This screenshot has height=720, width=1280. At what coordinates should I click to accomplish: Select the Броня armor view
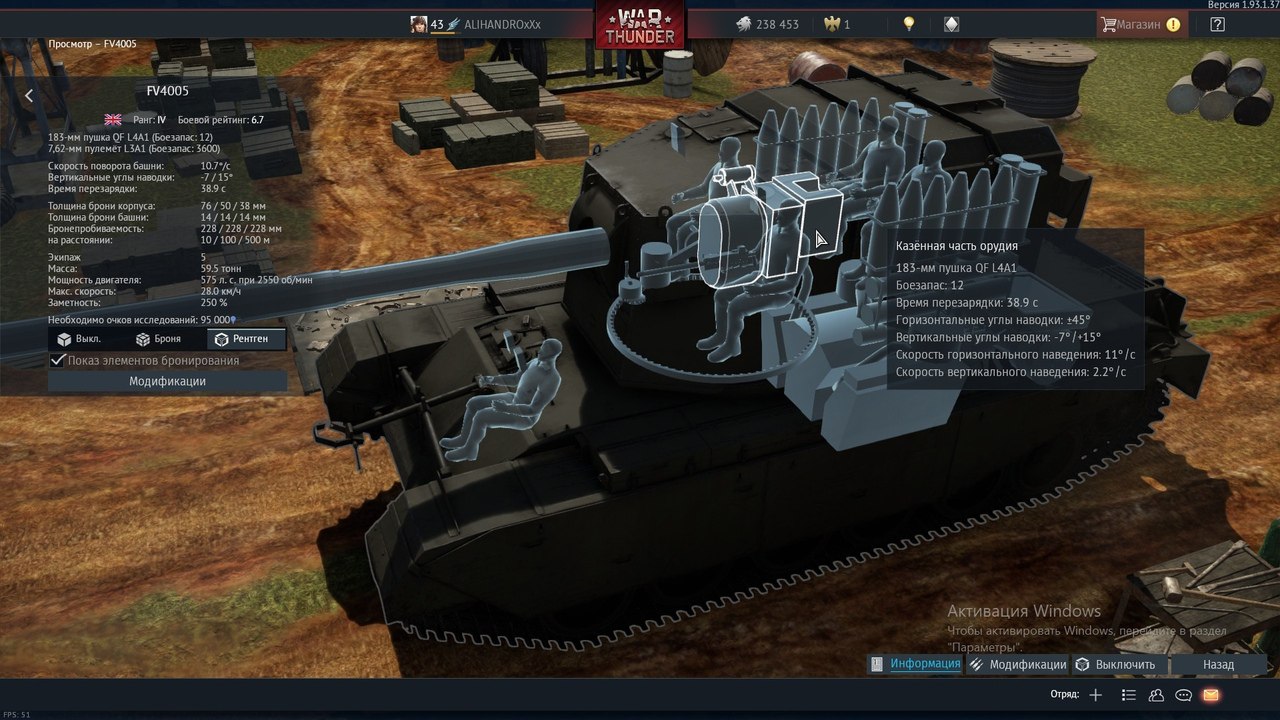point(158,339)
